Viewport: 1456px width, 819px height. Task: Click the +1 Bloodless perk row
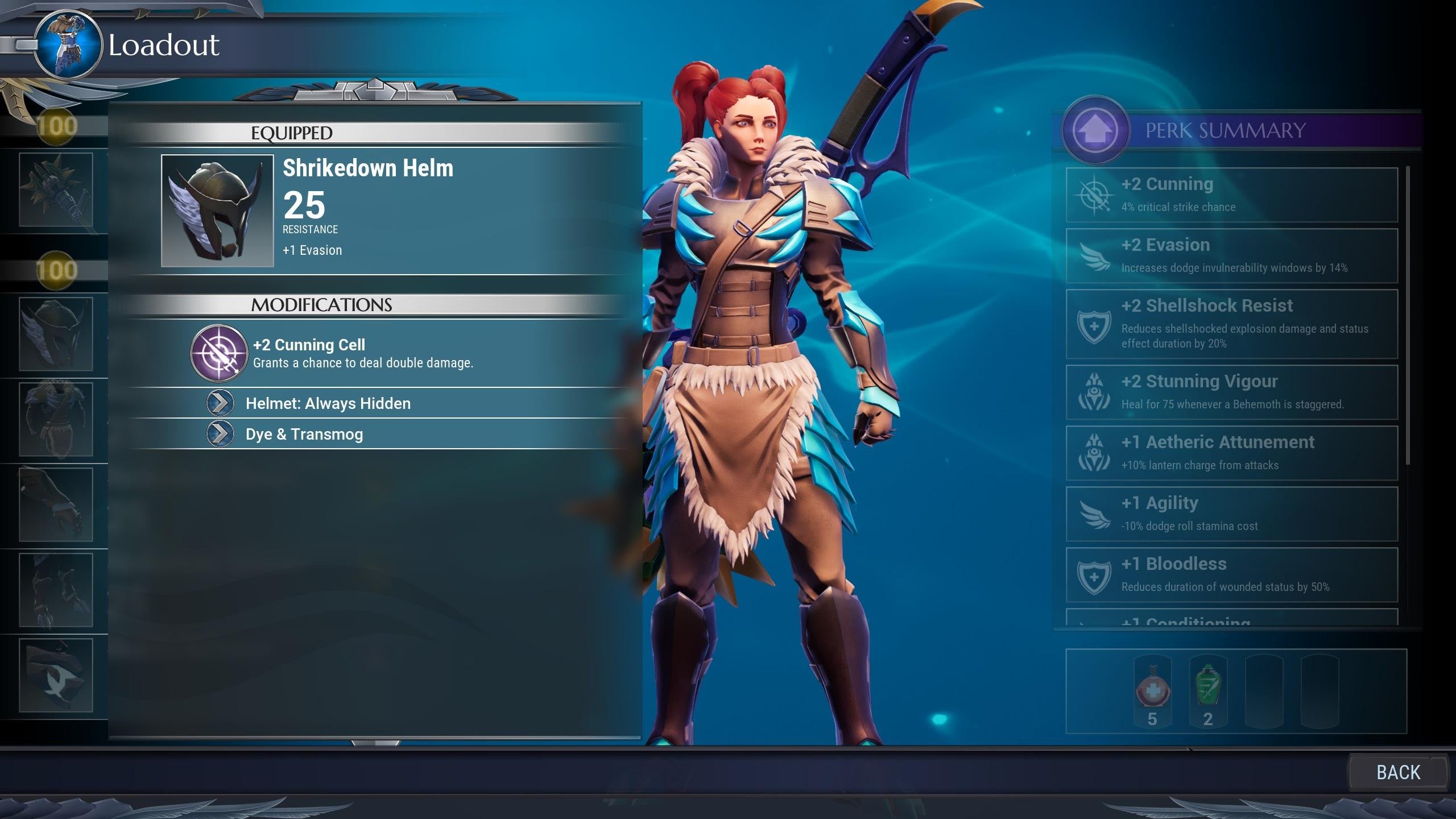(x=1231, y=575)
